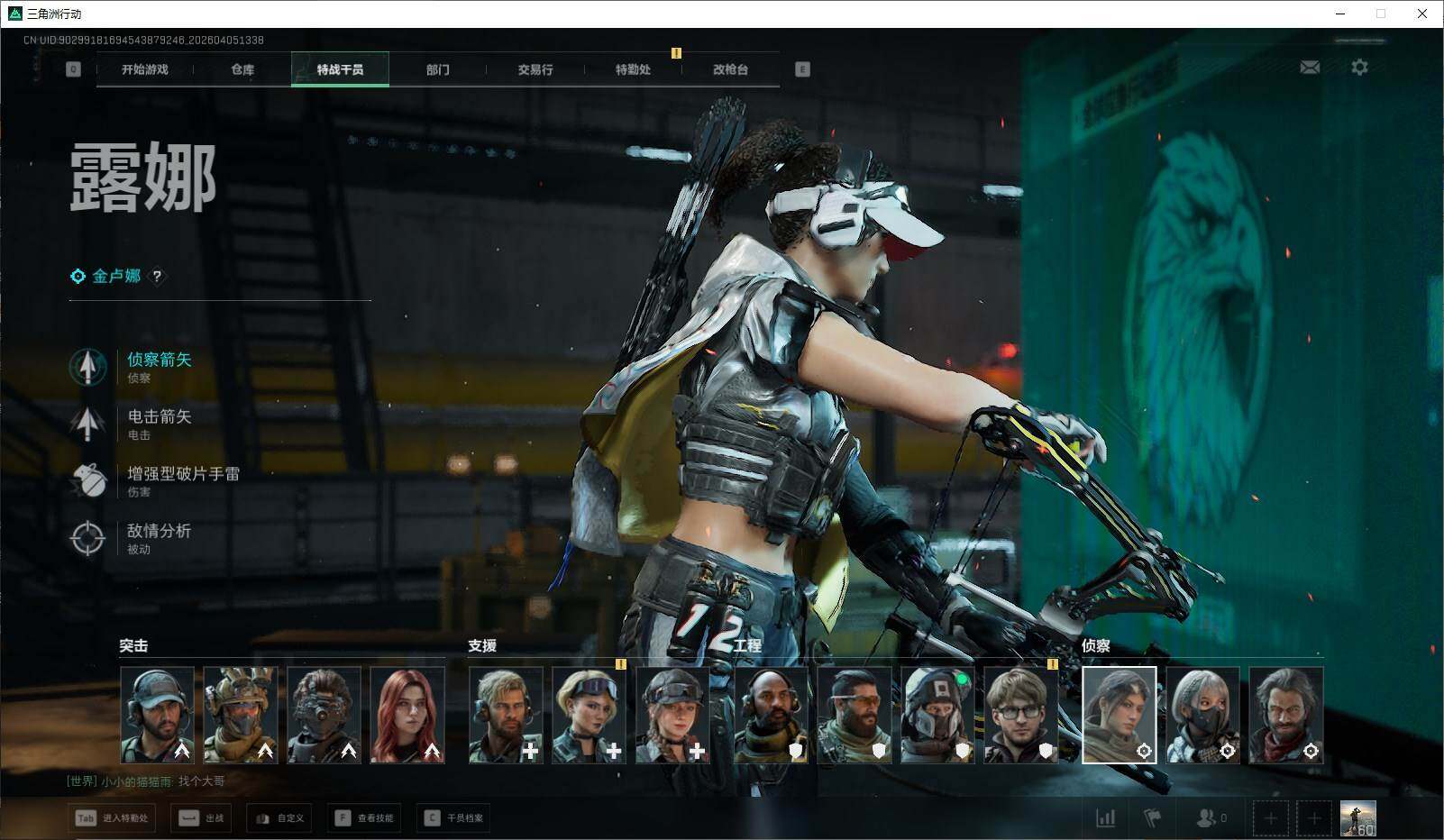Open the 干员档案 operator profile
Viewport: 1444px width, 840px height.
[x=454, y=818]
